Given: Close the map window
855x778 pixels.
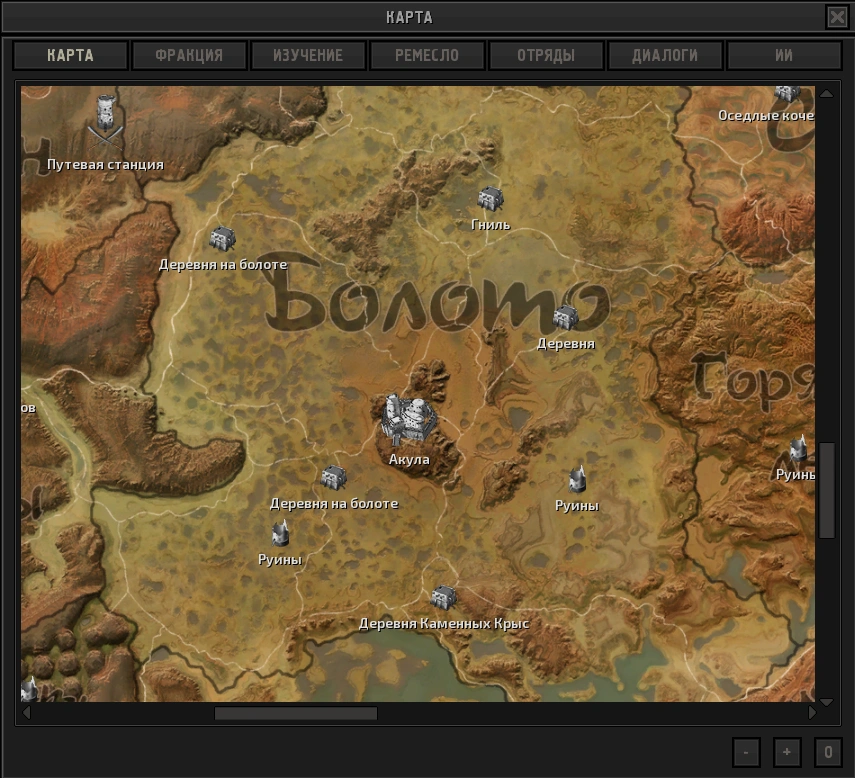Looking at the screenshot, I should (x=836, y=17).
